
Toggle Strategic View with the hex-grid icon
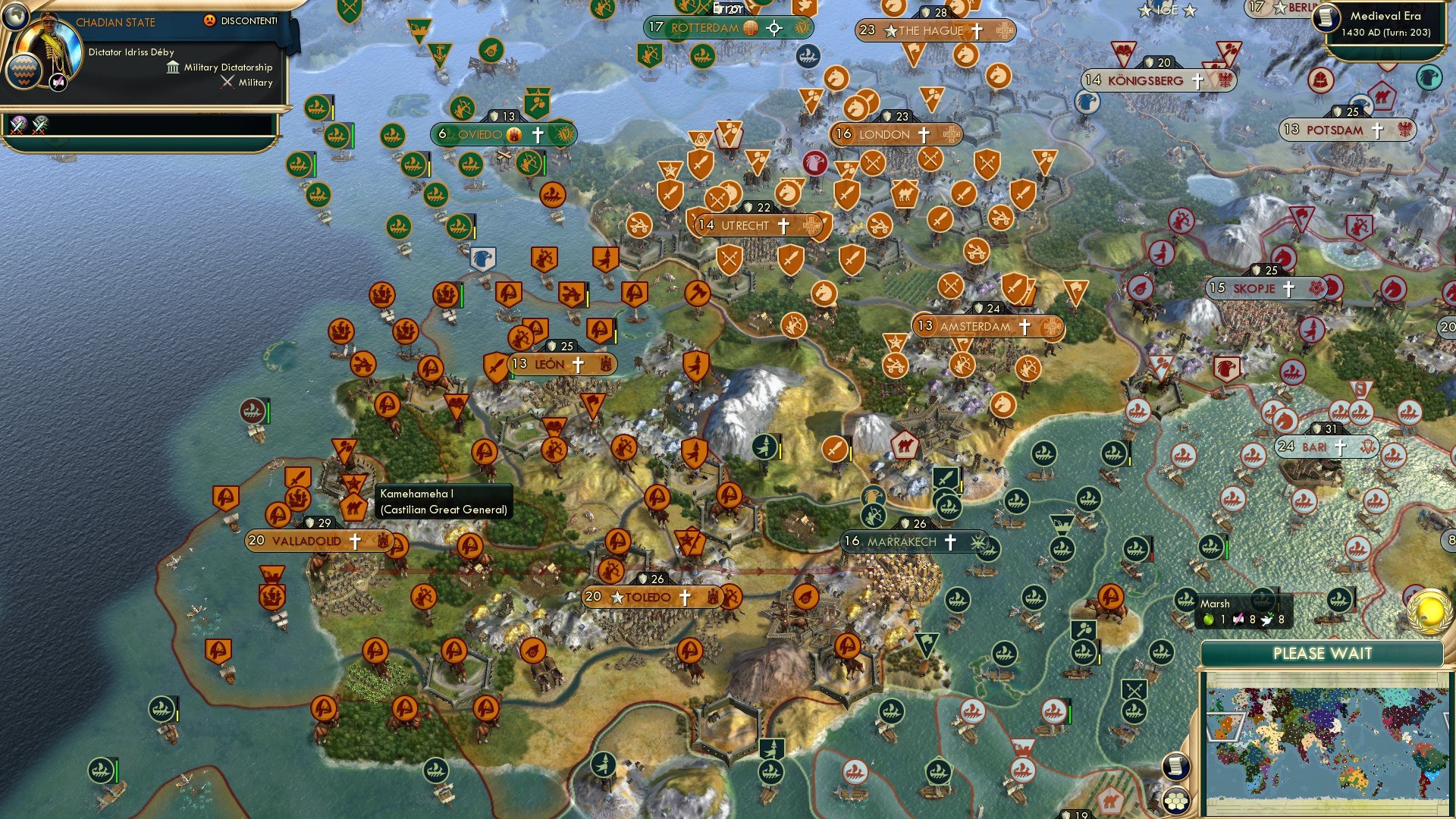1176,801
